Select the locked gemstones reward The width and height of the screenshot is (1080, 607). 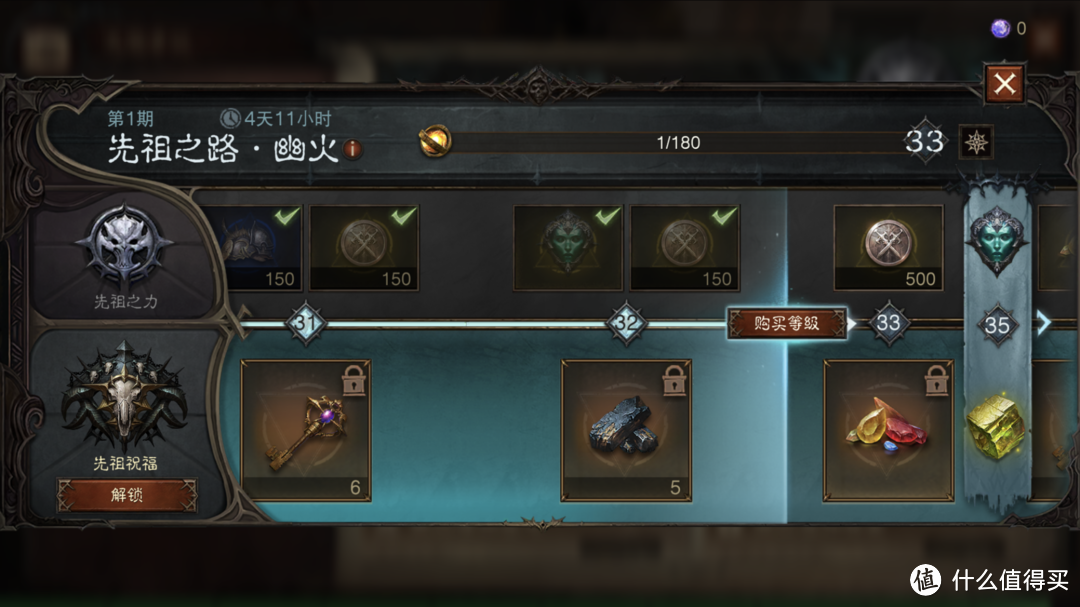[888, 430]
